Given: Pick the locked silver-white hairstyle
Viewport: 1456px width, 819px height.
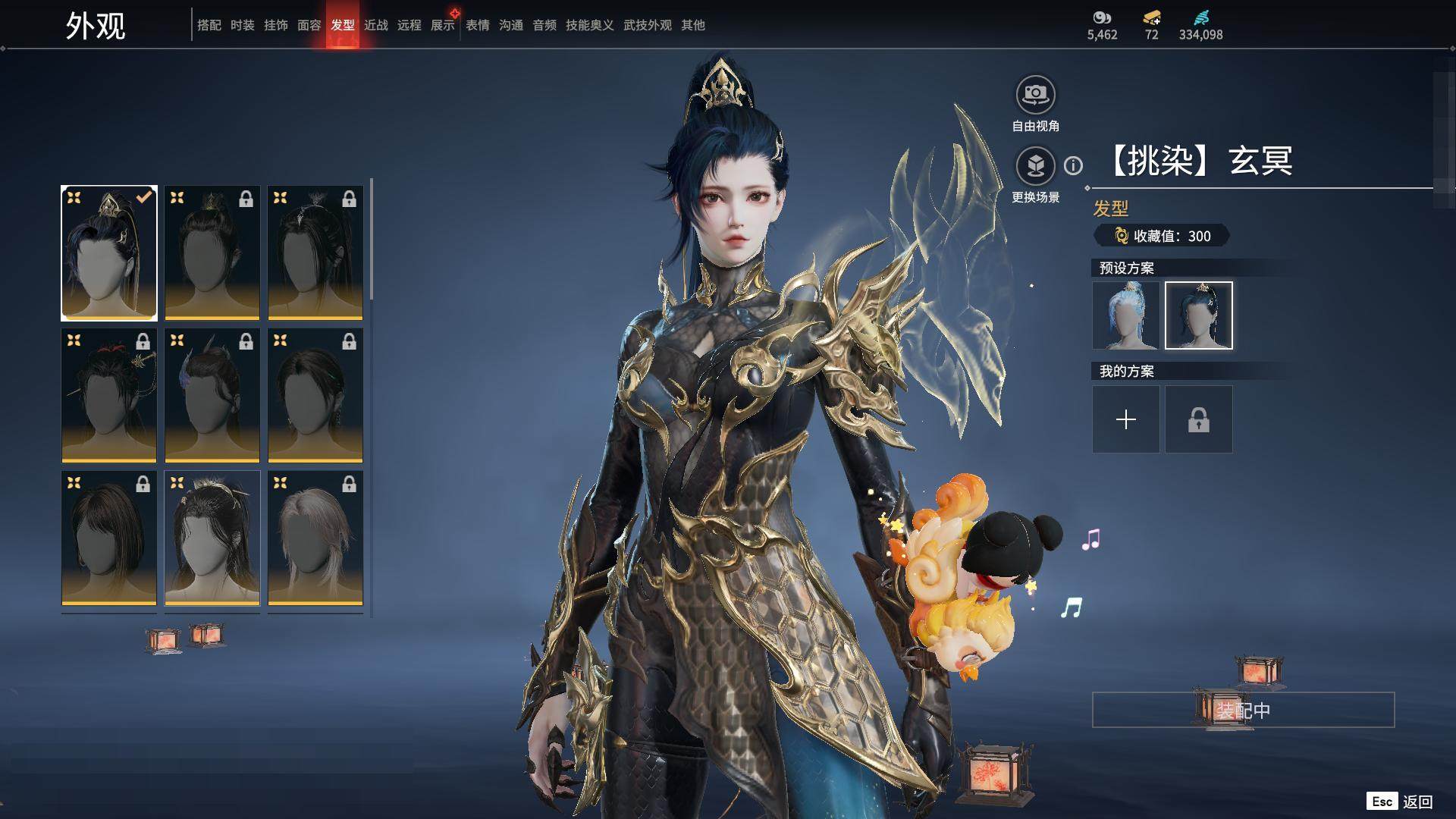Looking at the screenshot, I should pos(315,538).
